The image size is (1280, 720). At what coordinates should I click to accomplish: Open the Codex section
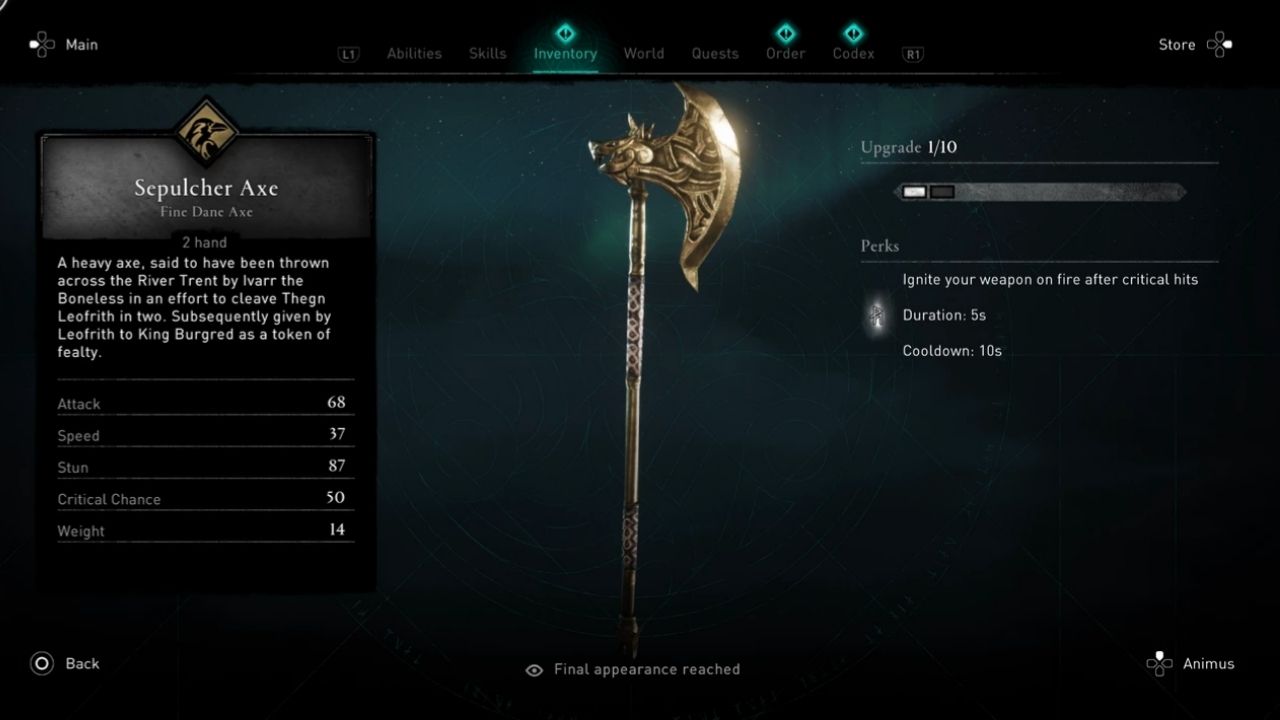[853, 53]
